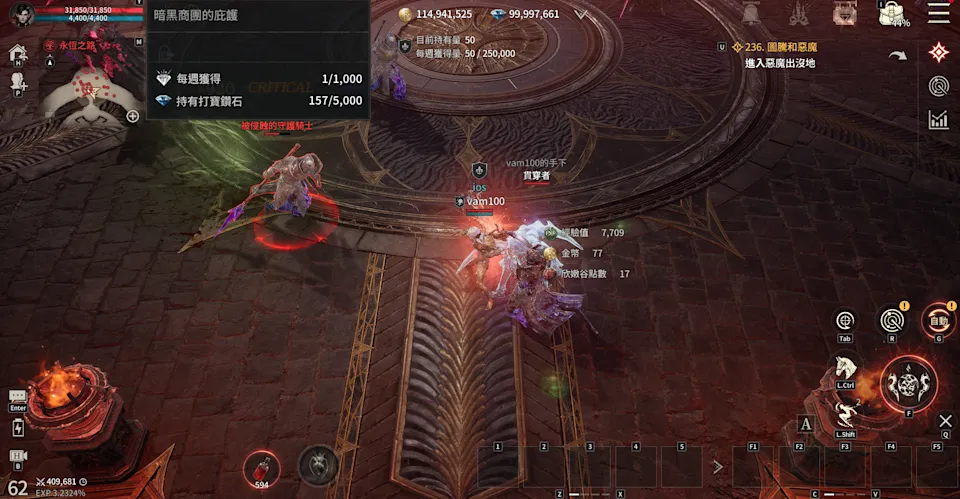
Task: Click the red diamond star icon
Action: coord(938,52)
